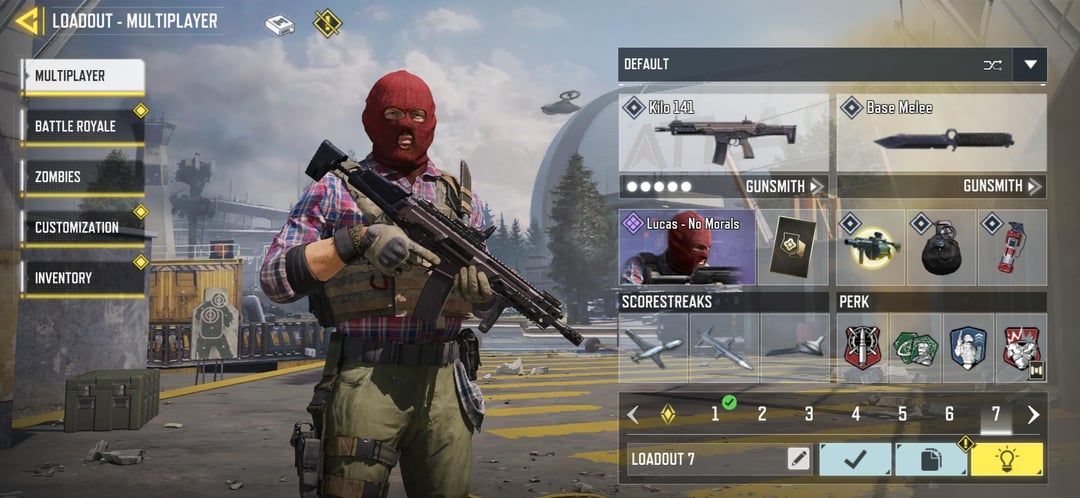
Task: Click the shuffle loadout icon
Action: [x=992, y=65]
